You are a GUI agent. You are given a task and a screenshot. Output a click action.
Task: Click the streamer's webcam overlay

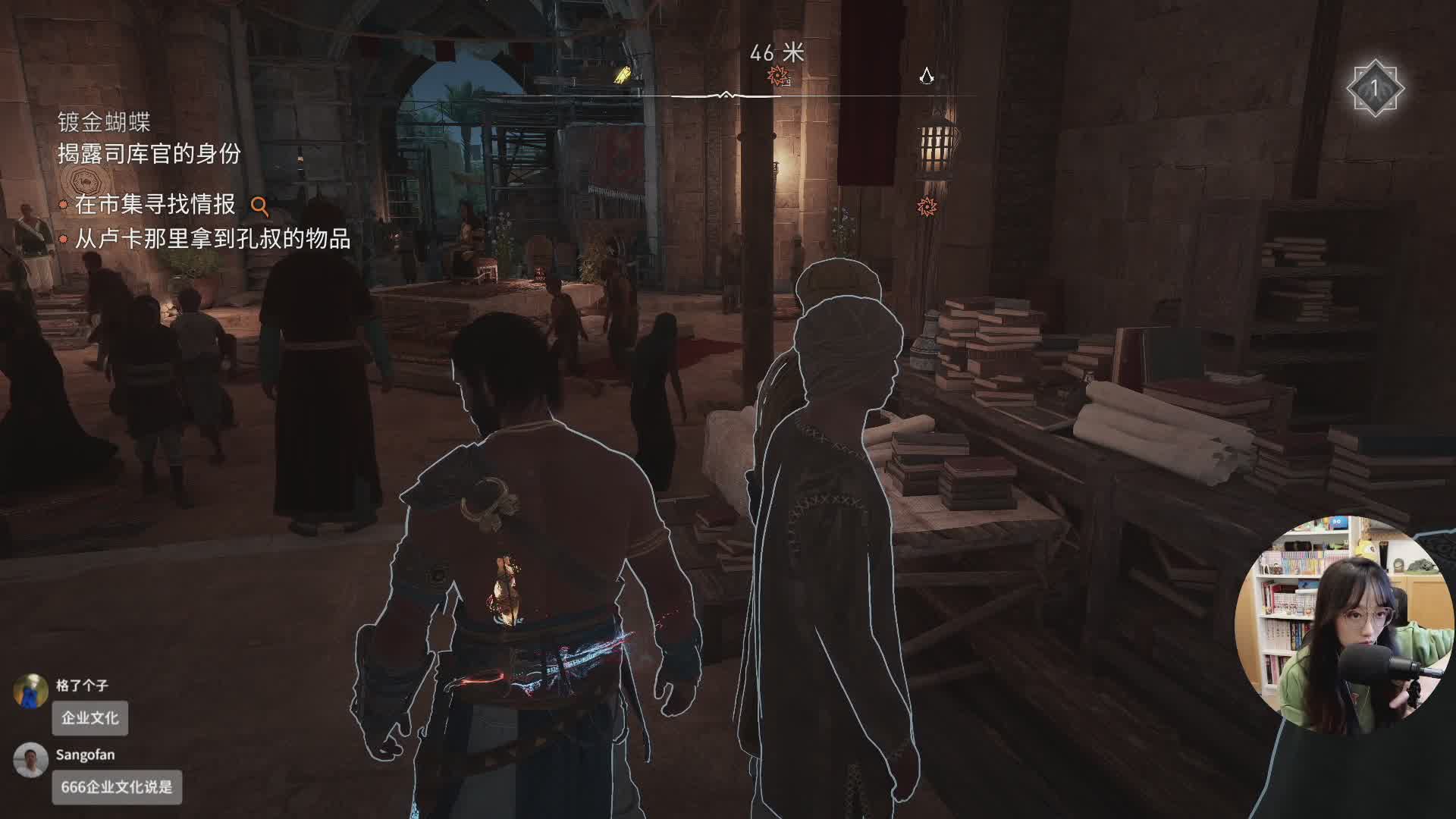[x=1342, y=626]
